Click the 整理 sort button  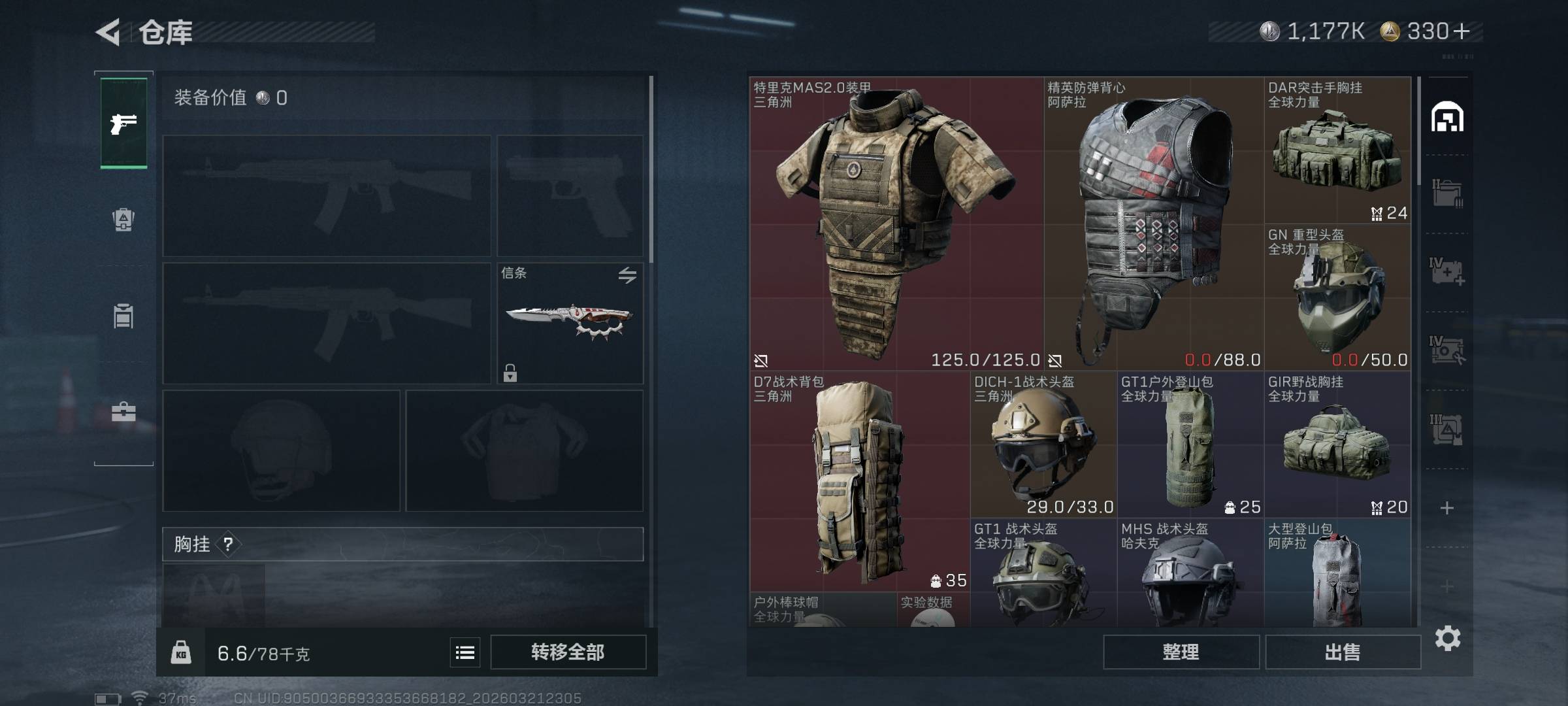[1181, 652]
